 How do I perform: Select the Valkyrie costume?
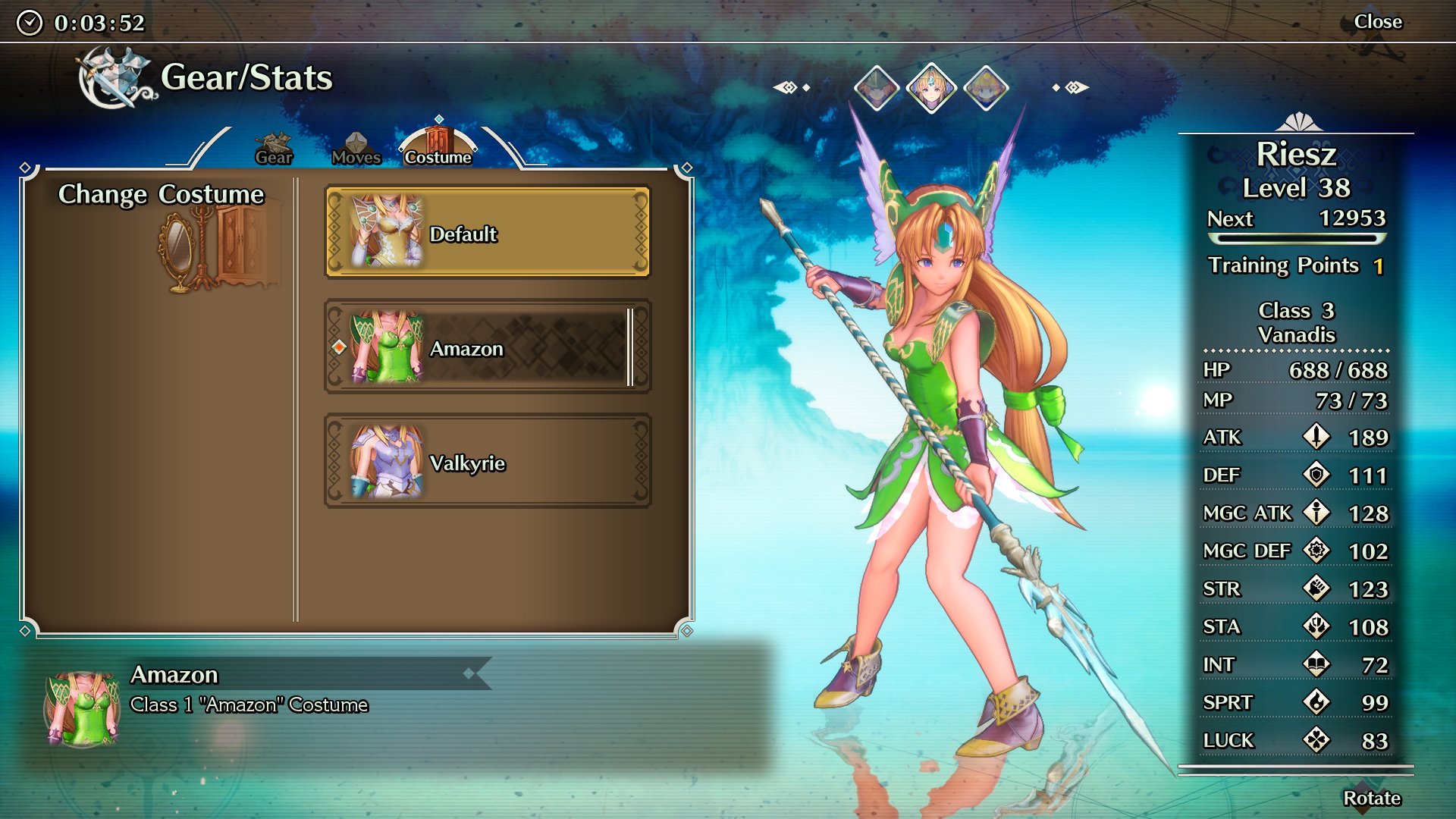[485, 462]
